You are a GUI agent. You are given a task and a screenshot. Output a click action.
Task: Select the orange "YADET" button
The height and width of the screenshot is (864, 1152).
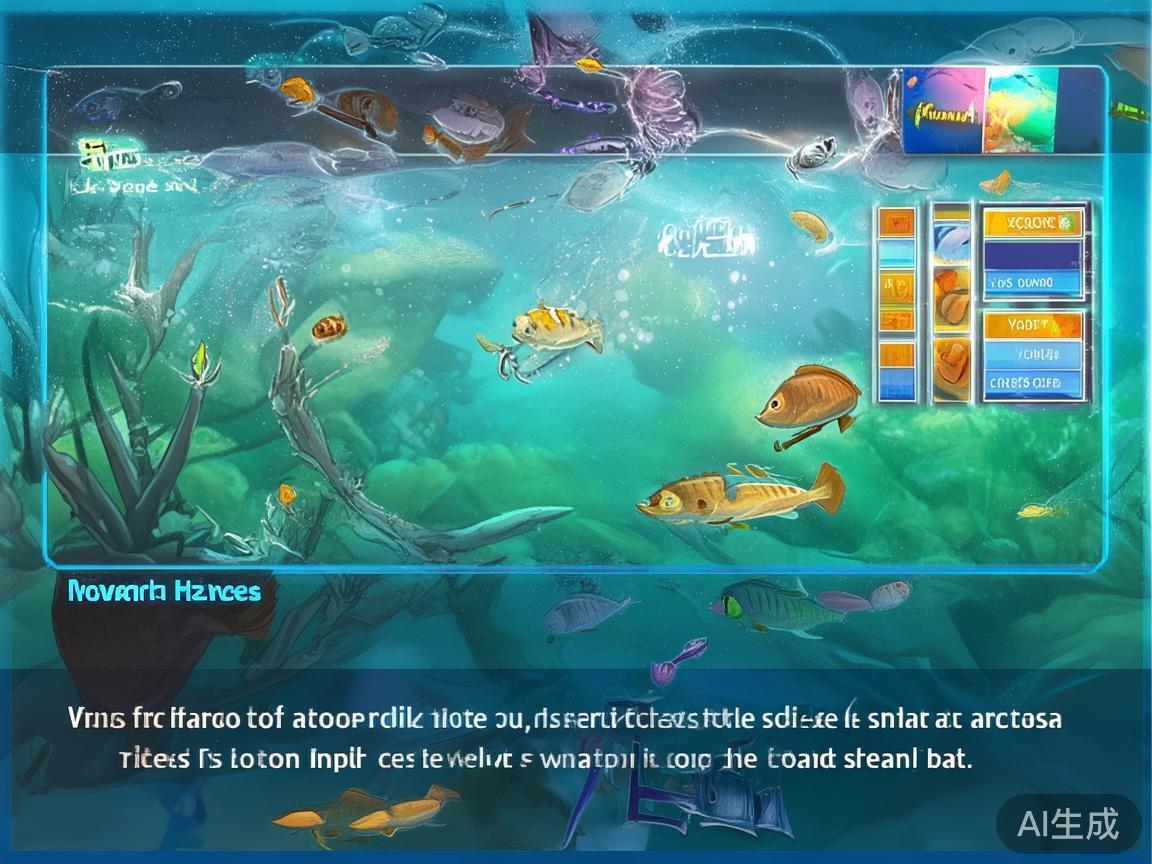tap(1033, 325)
